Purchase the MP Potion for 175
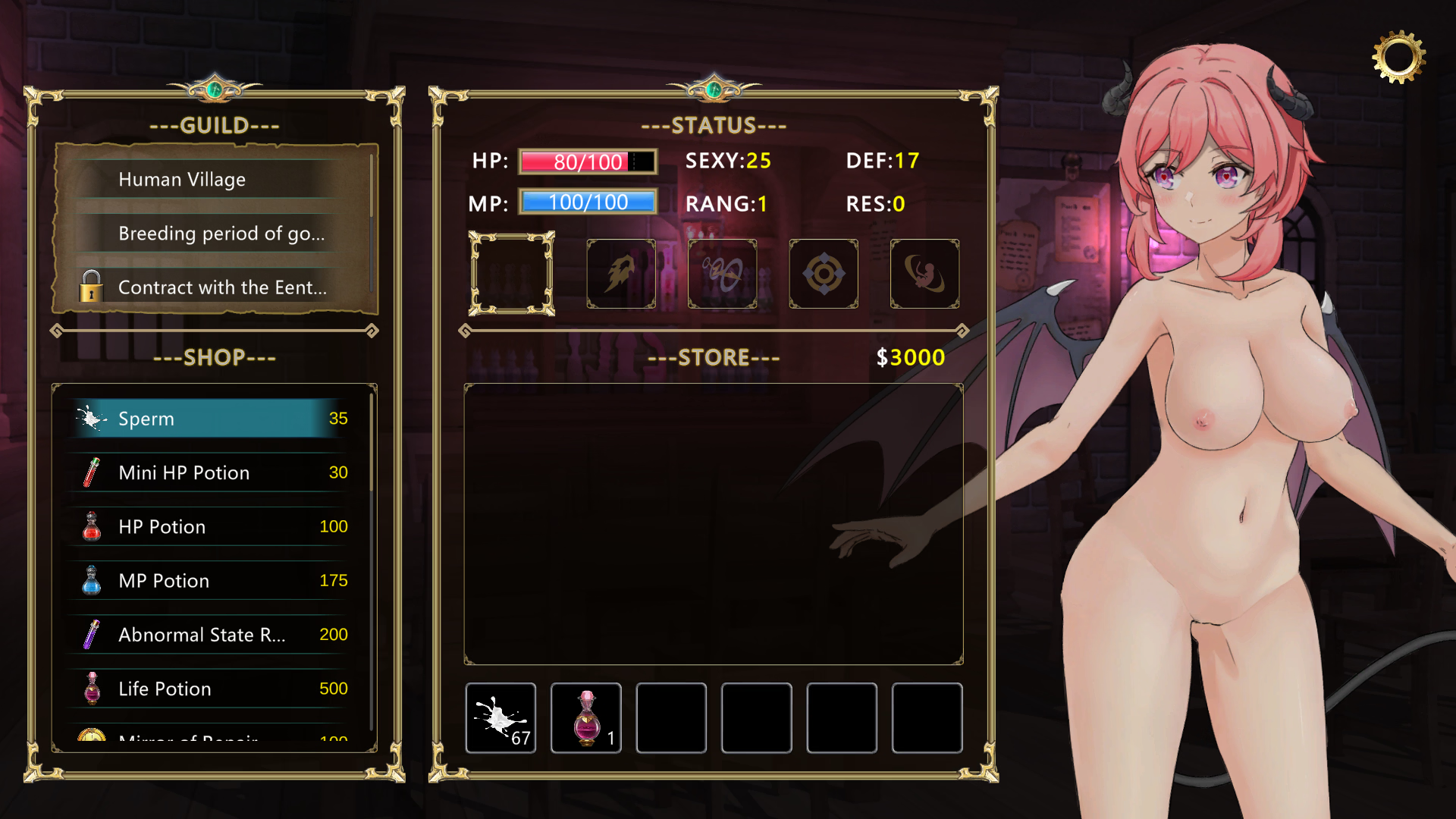The height and width of the screenshot is (819, 1456). click(x=212, y=581)
